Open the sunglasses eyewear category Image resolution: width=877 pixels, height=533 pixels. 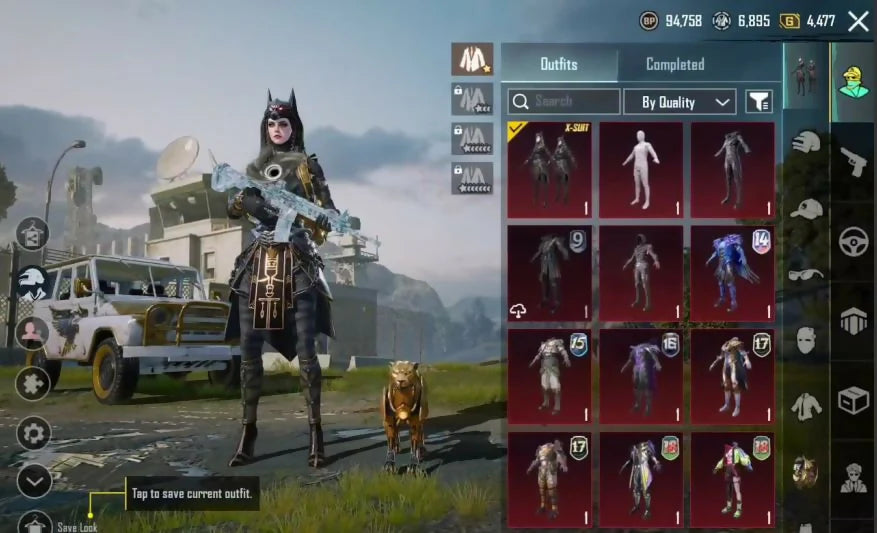coord(806,274)
